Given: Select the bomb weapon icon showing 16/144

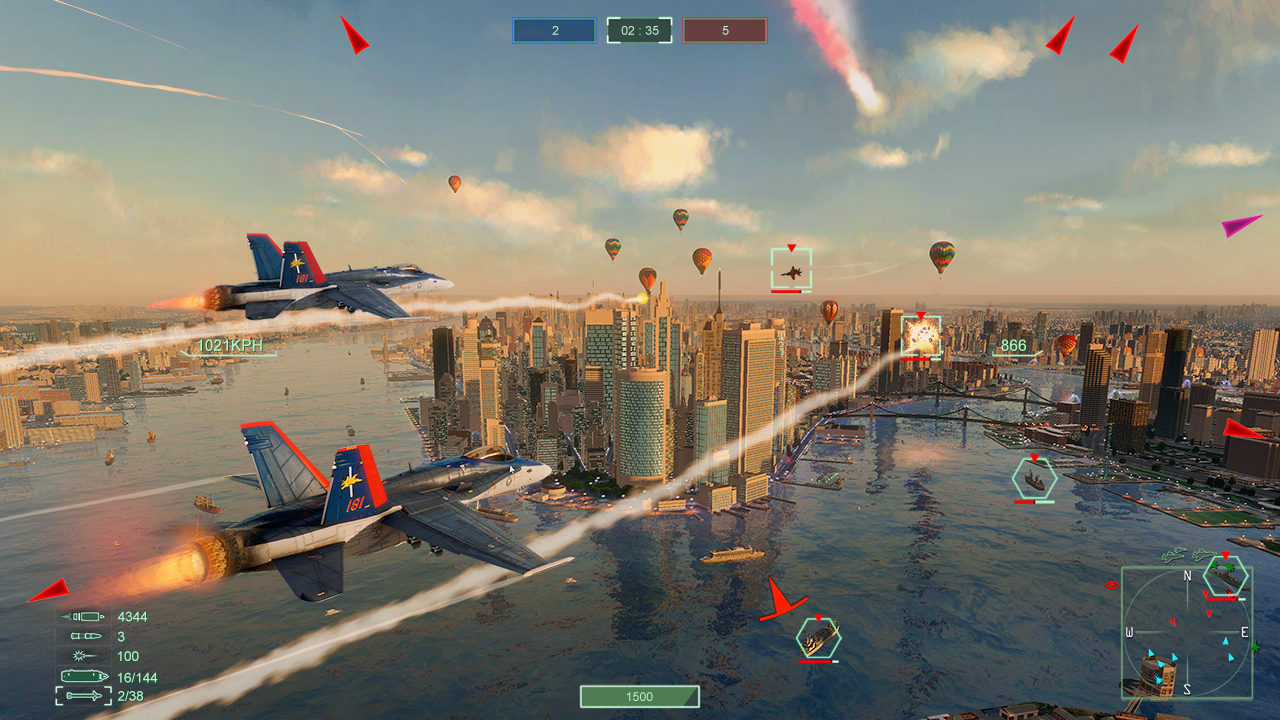Looking at the screenshot, I should 85,676.
